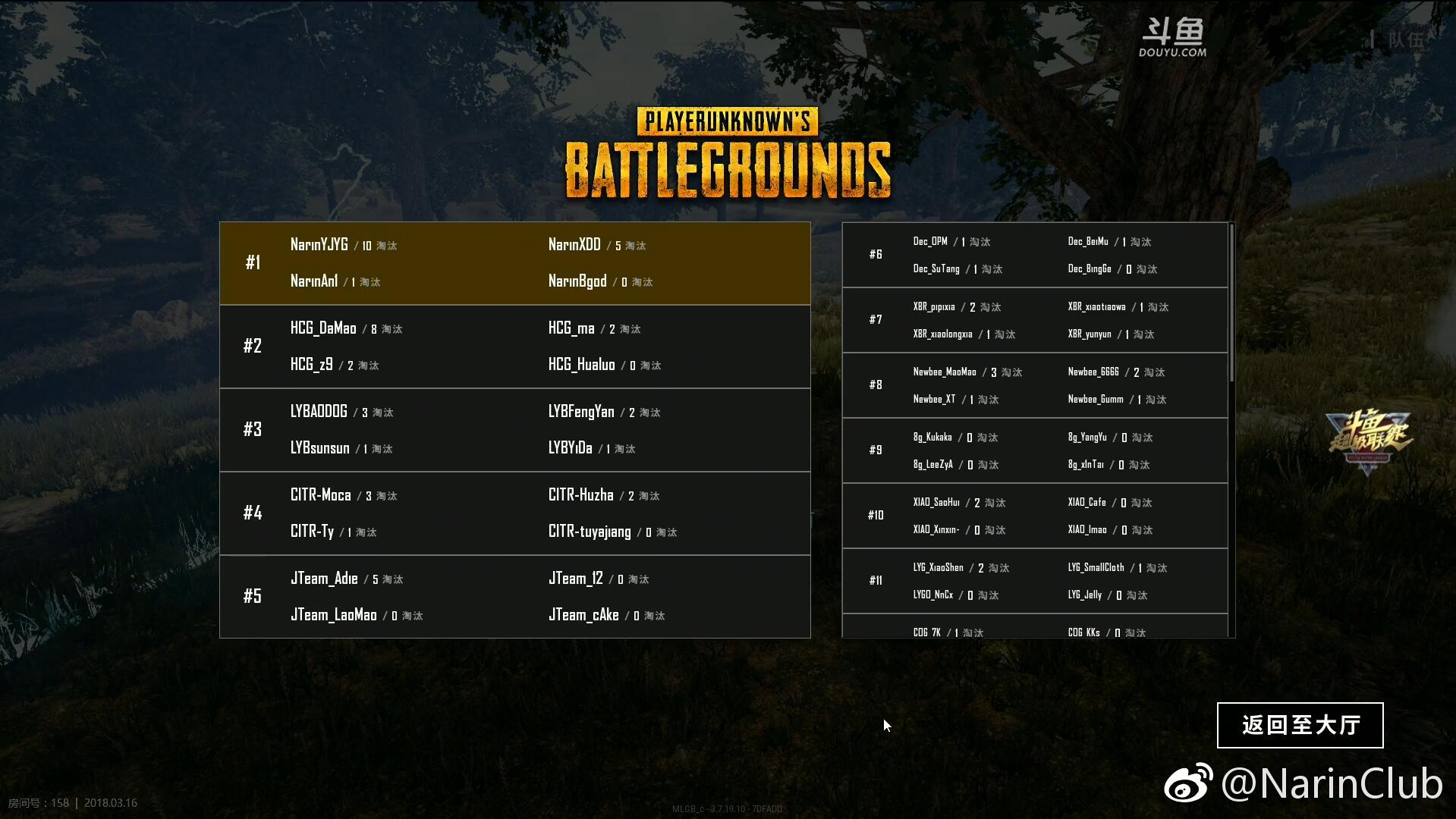The height and width of the screenshot is (819, 1456).
Task: Choose the #8 Newbee team row
Action: pos(1034,385)
